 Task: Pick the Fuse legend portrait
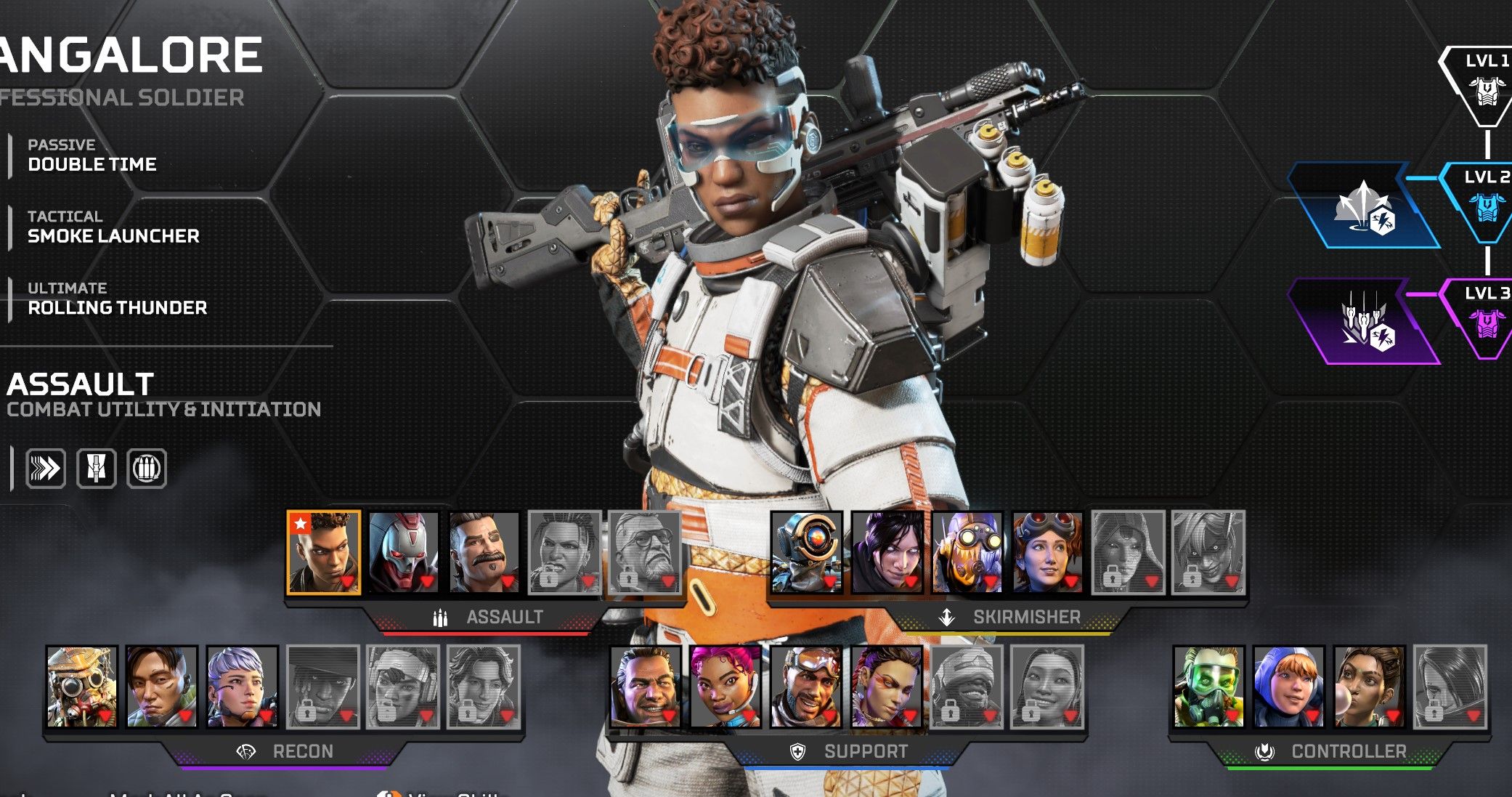[x=484, y=553]
